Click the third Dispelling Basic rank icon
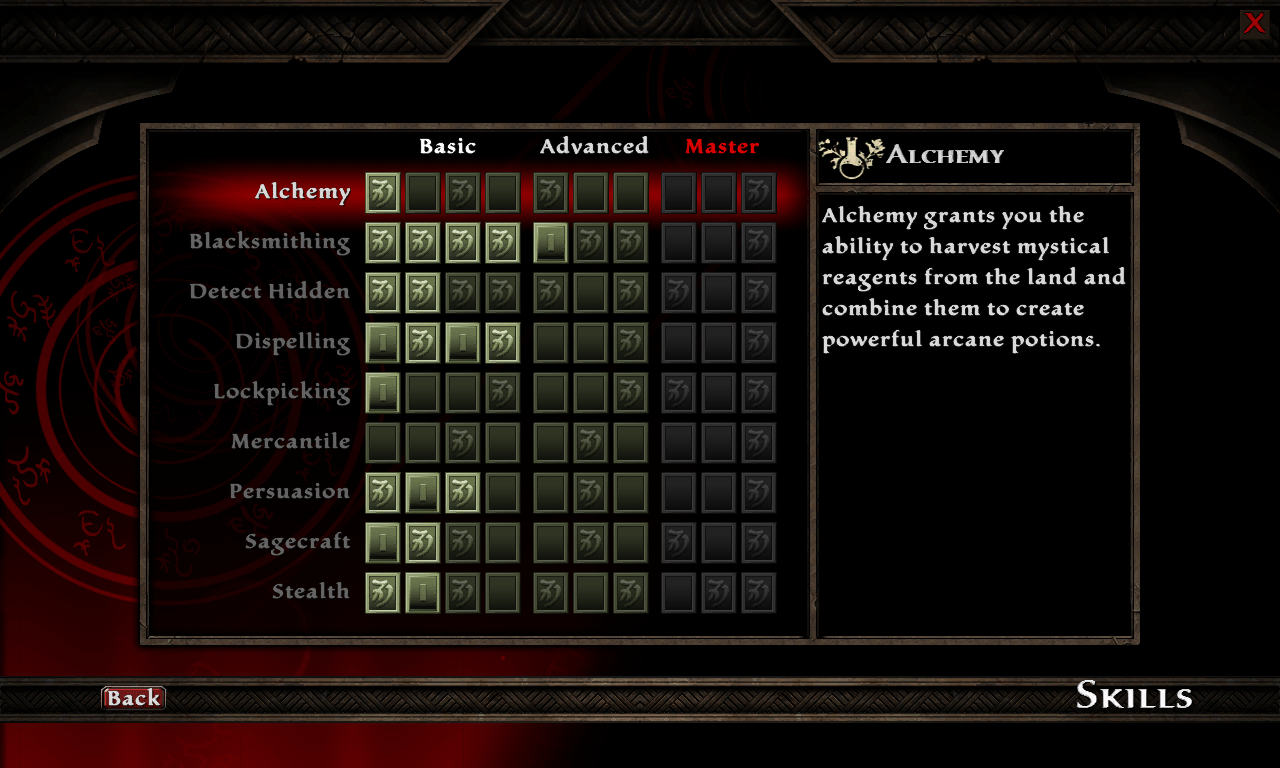Image resolution: width=1280 pixels, height=768 pixels. [461, 342]
